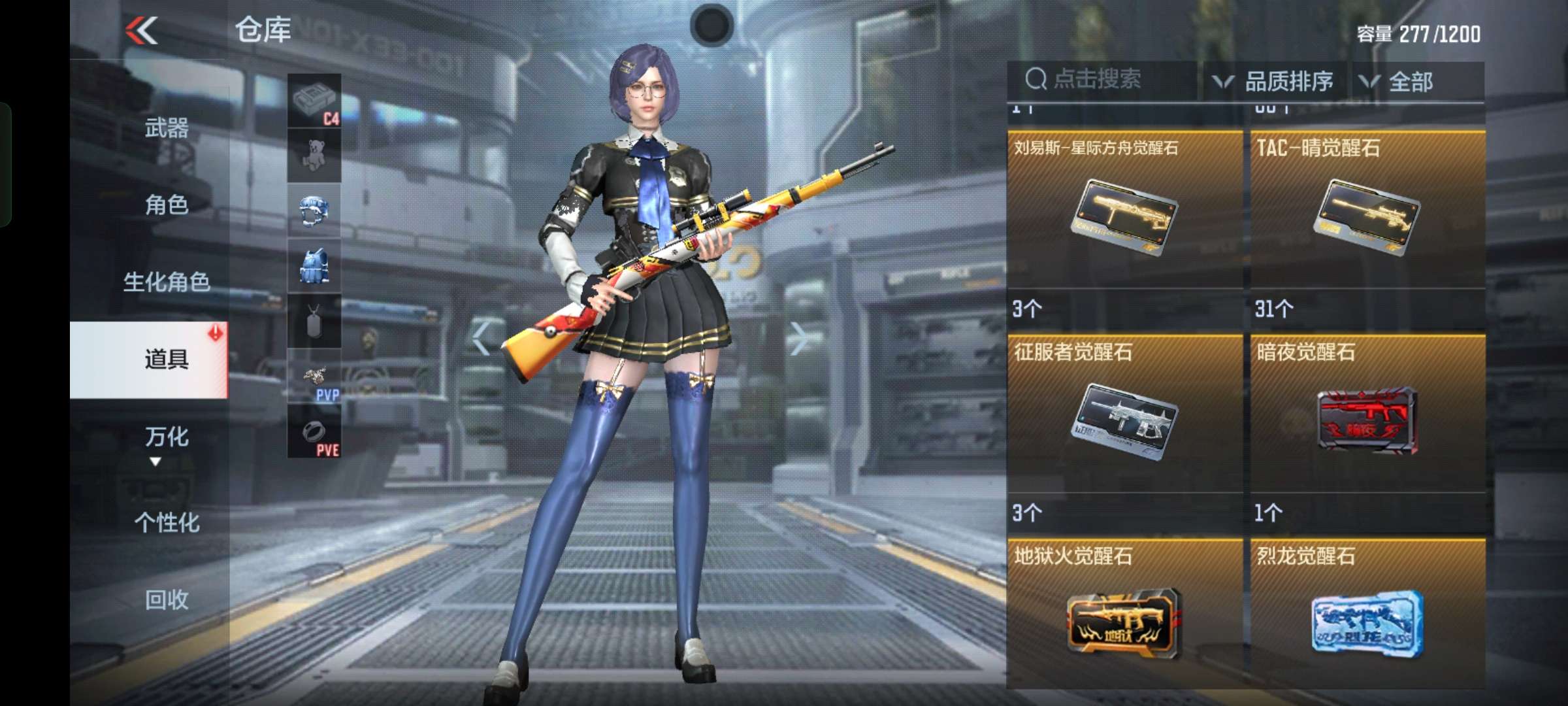1568x706 pixels.
Task: Open the 回收 recycle screen
Action: pos(169,600)
